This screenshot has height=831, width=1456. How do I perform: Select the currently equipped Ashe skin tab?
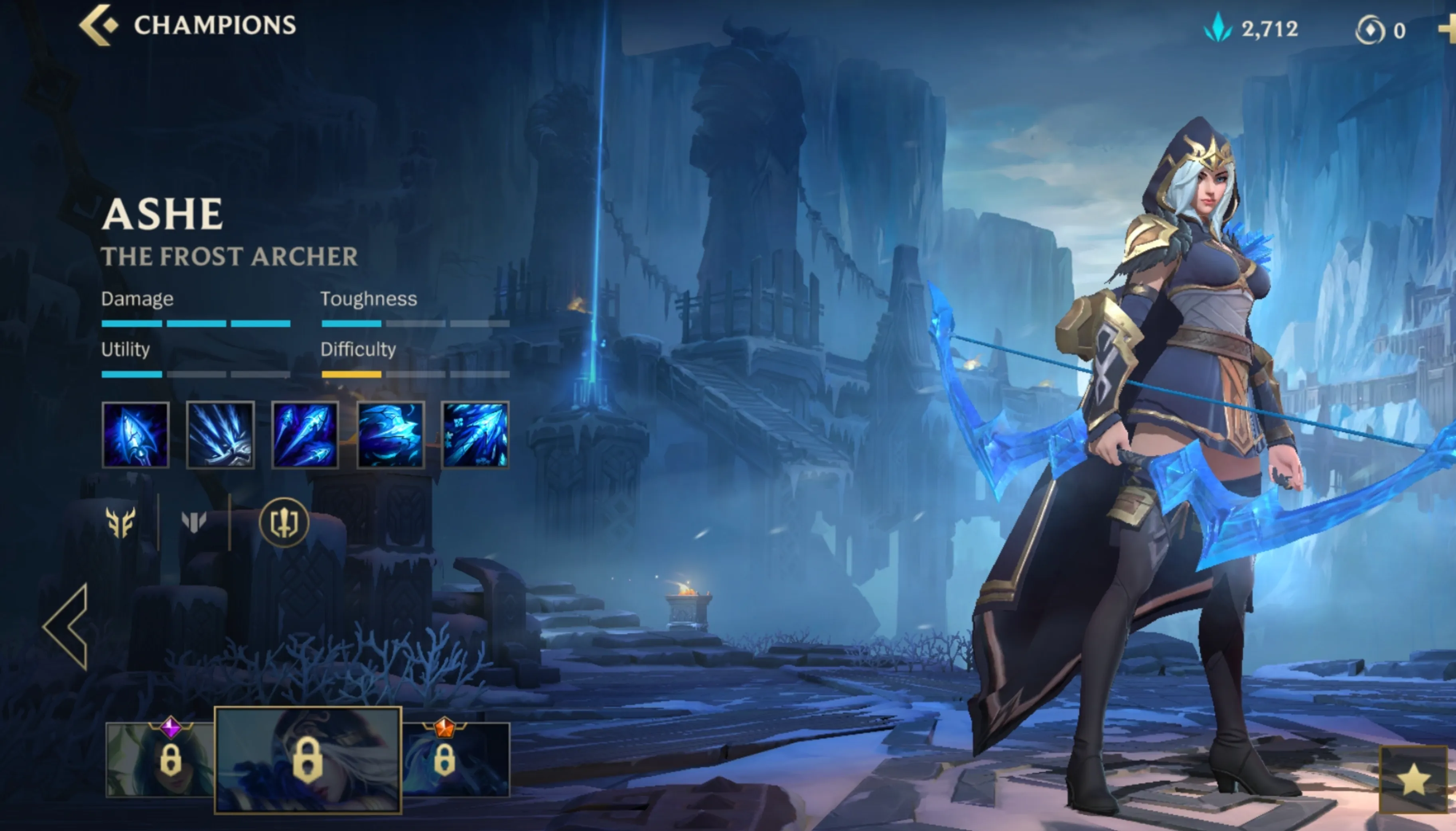pos(308,759)
